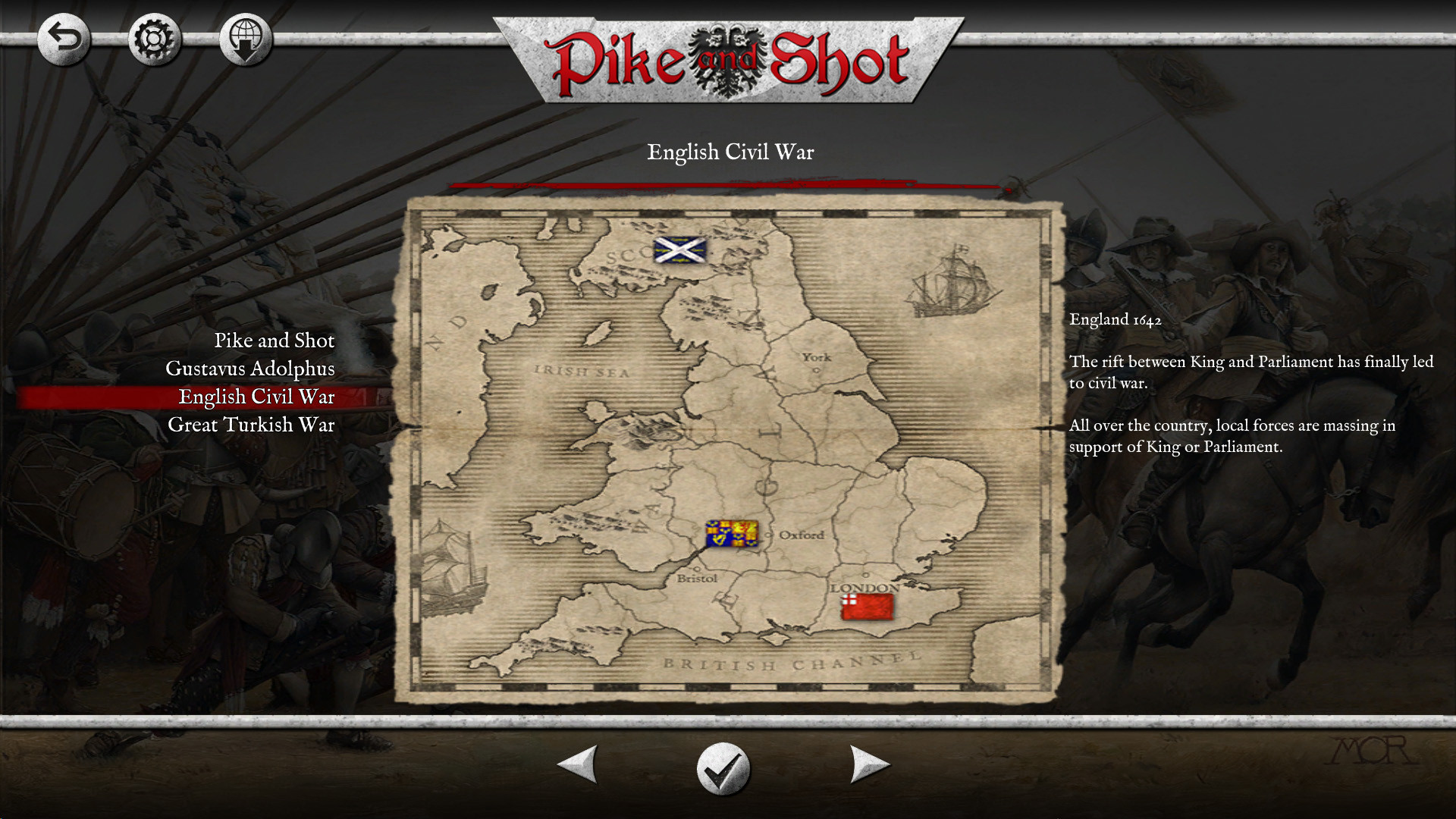Open the settings gear icon
1456x819 pixels.
click(x=154, y=39)
